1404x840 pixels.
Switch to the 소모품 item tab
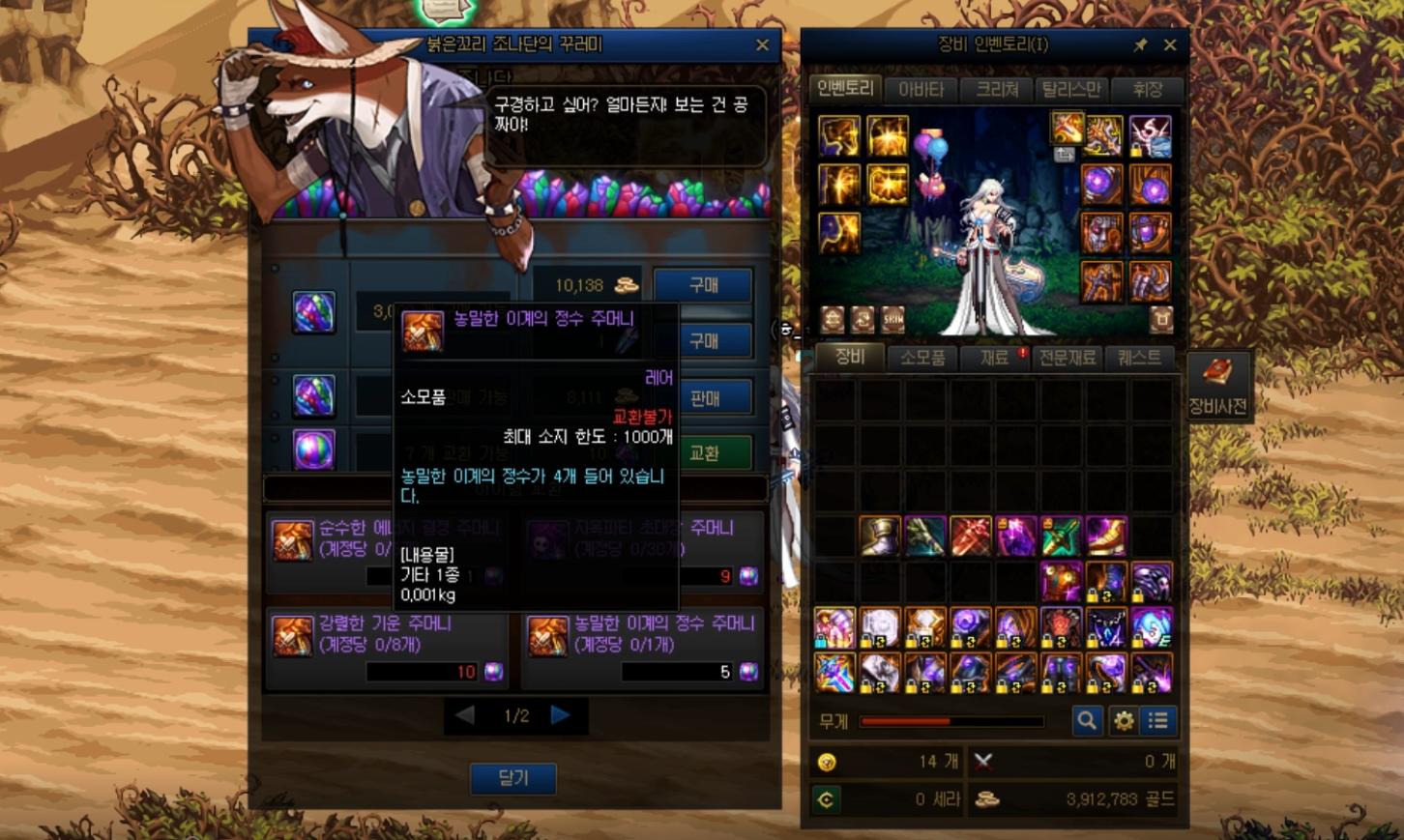(x=922, y=358)
